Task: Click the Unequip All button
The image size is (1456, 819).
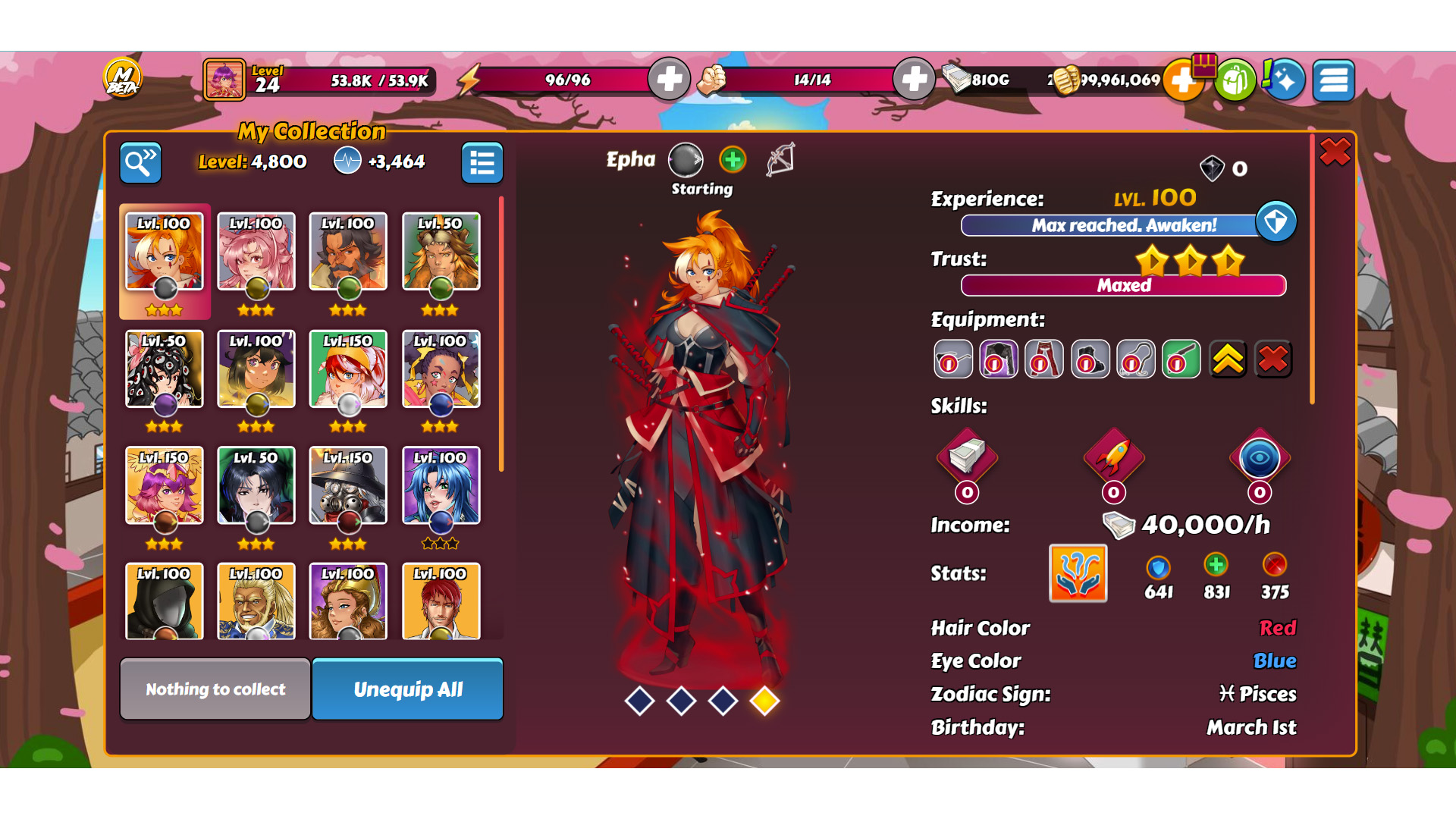Action: point(407,689)
